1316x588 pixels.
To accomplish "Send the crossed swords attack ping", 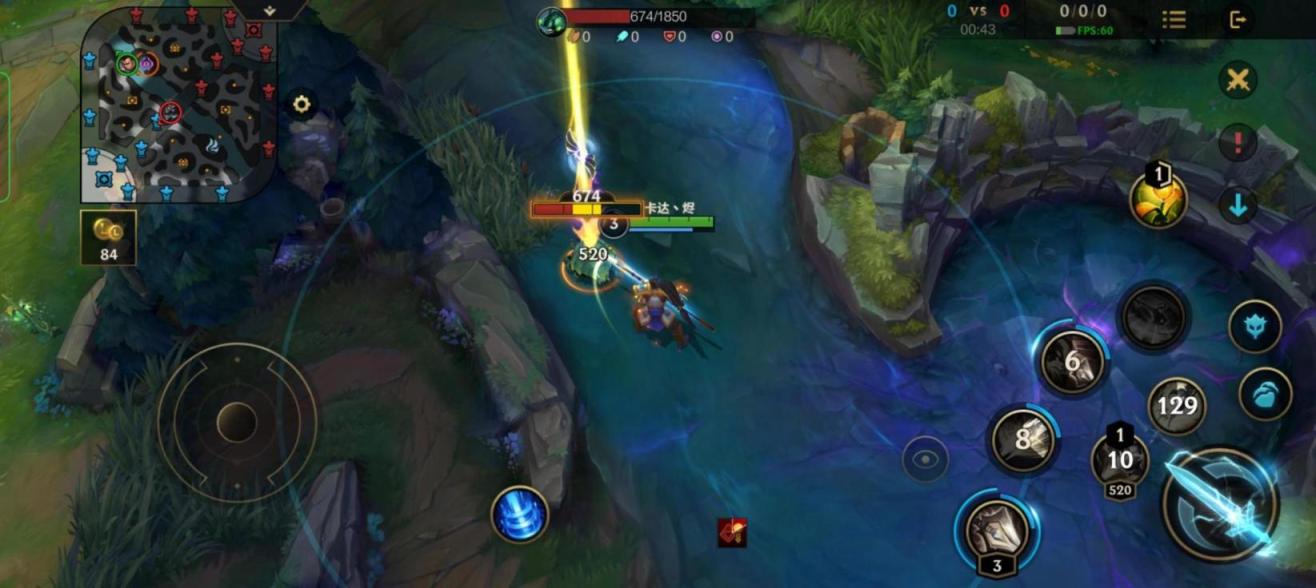I will [x=1238, y=80].
